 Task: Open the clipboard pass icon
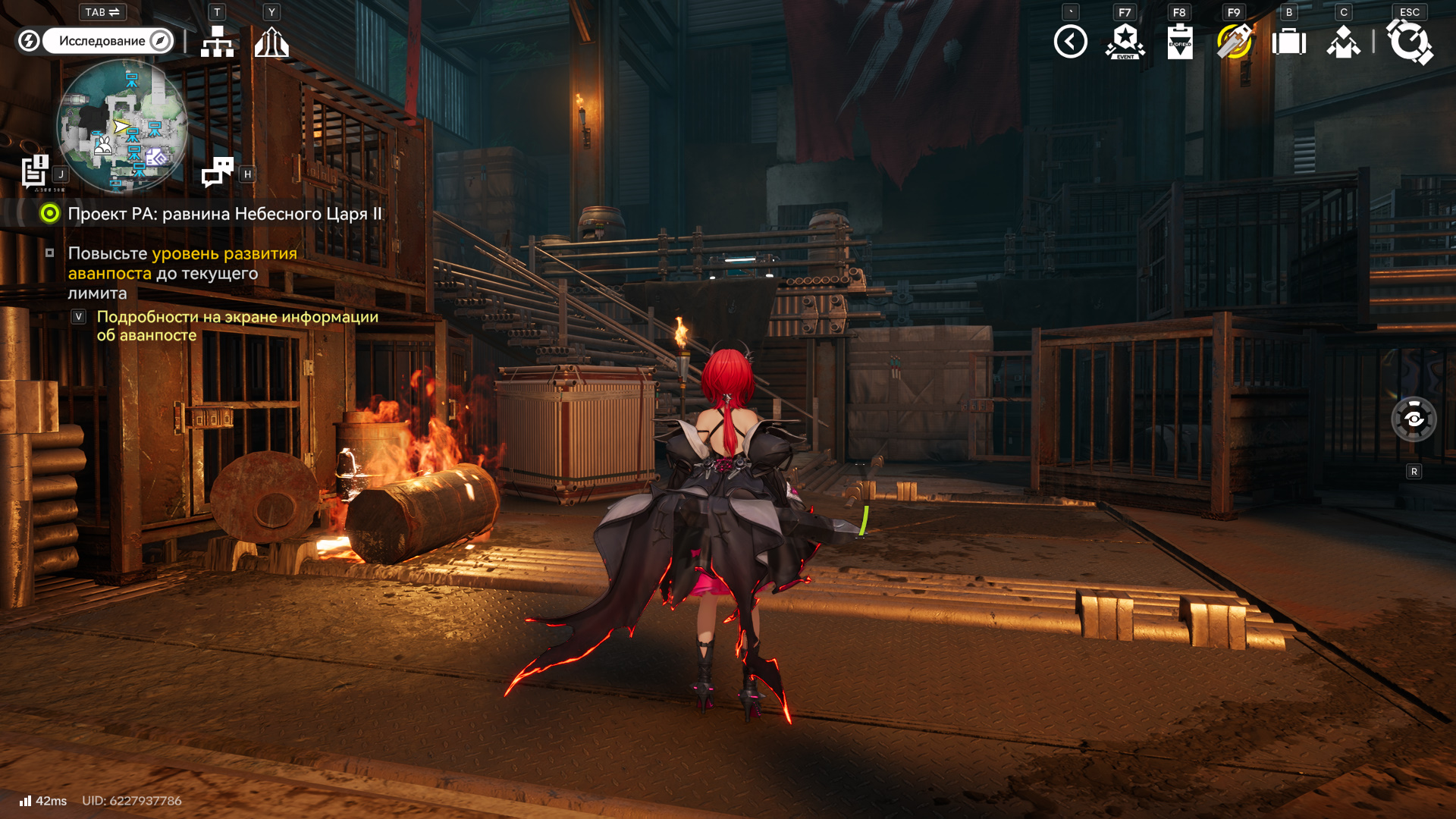point(1179,42)
